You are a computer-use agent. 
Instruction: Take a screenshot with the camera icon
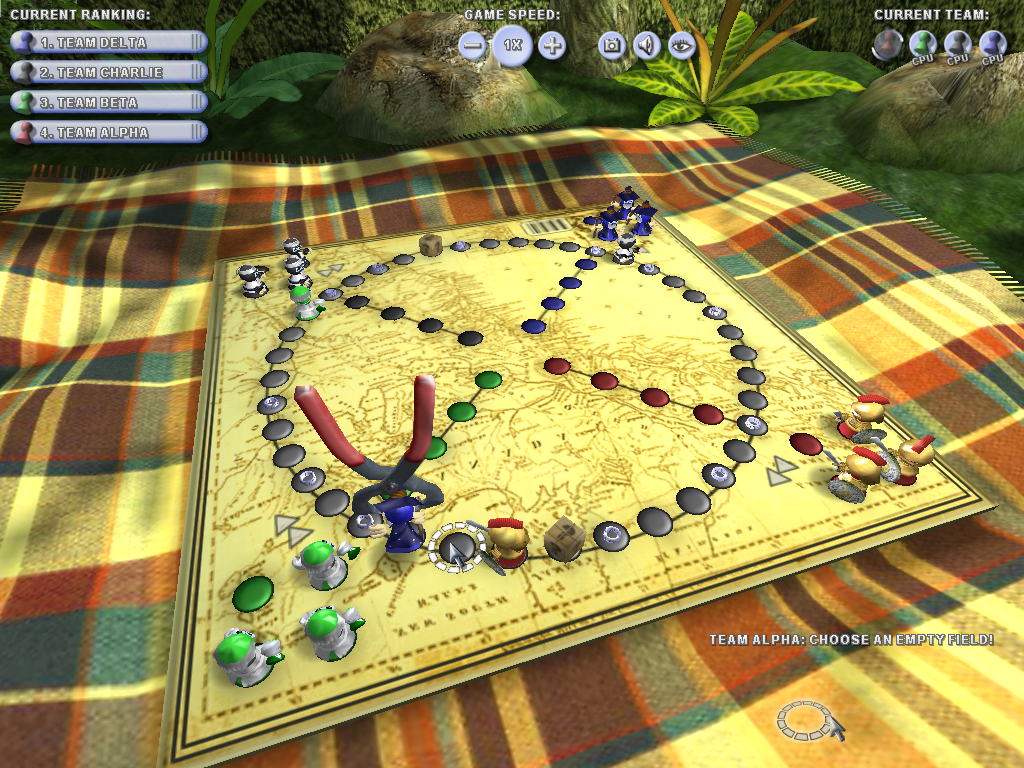point(611,45)
